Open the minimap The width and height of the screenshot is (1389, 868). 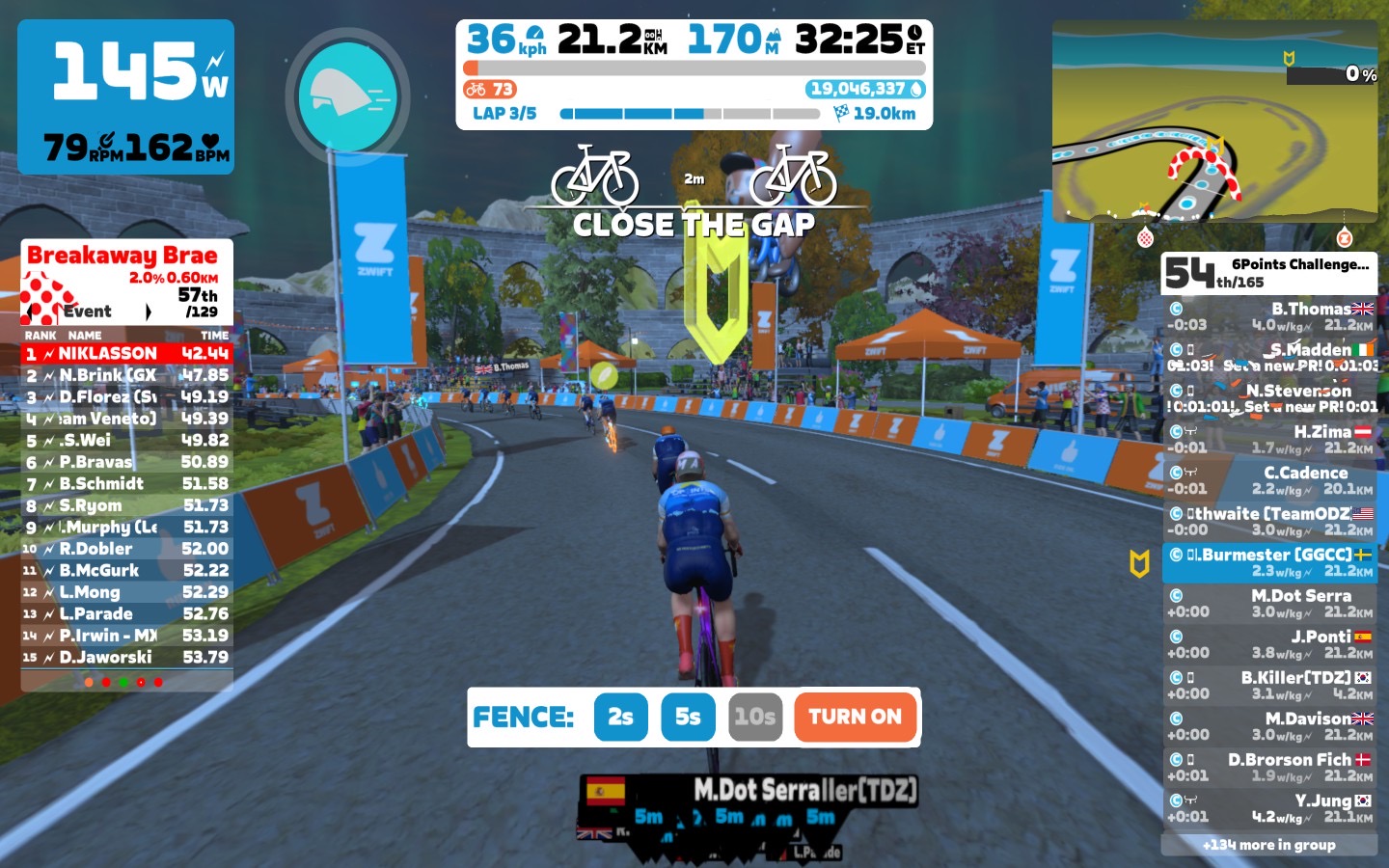click(x=1214, y=122)
